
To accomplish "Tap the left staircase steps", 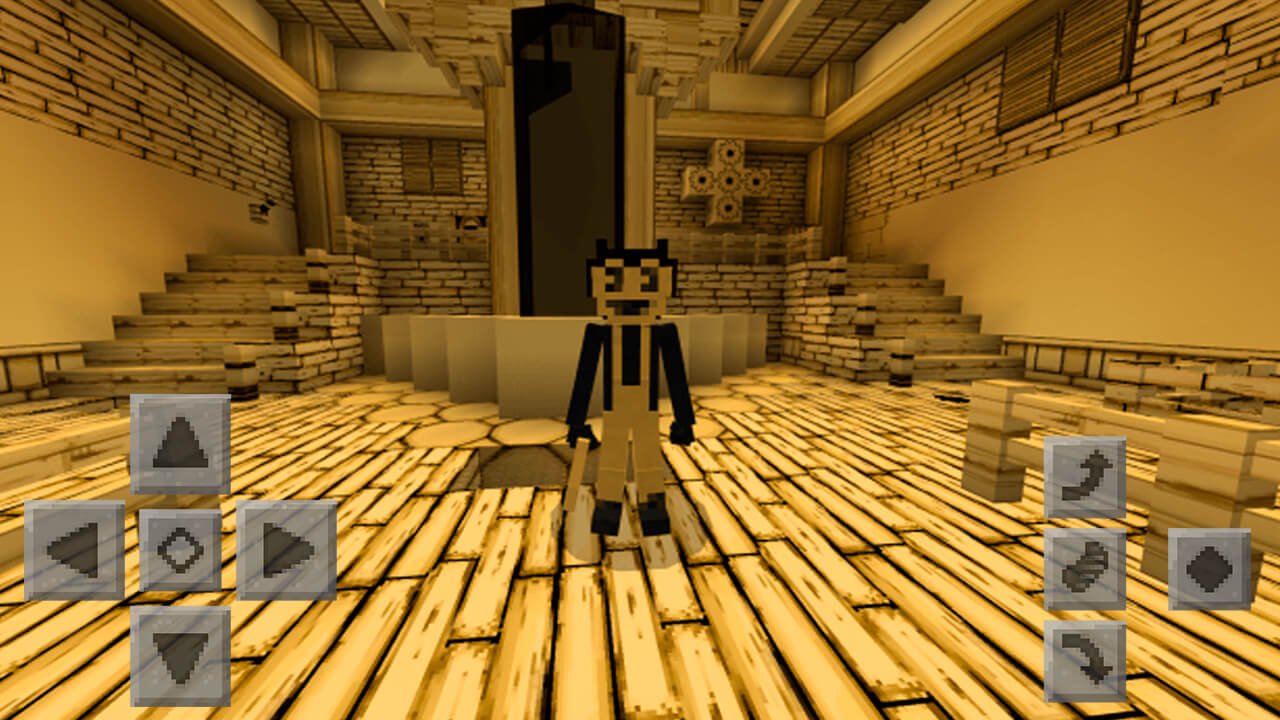I will tap(200, 300).
